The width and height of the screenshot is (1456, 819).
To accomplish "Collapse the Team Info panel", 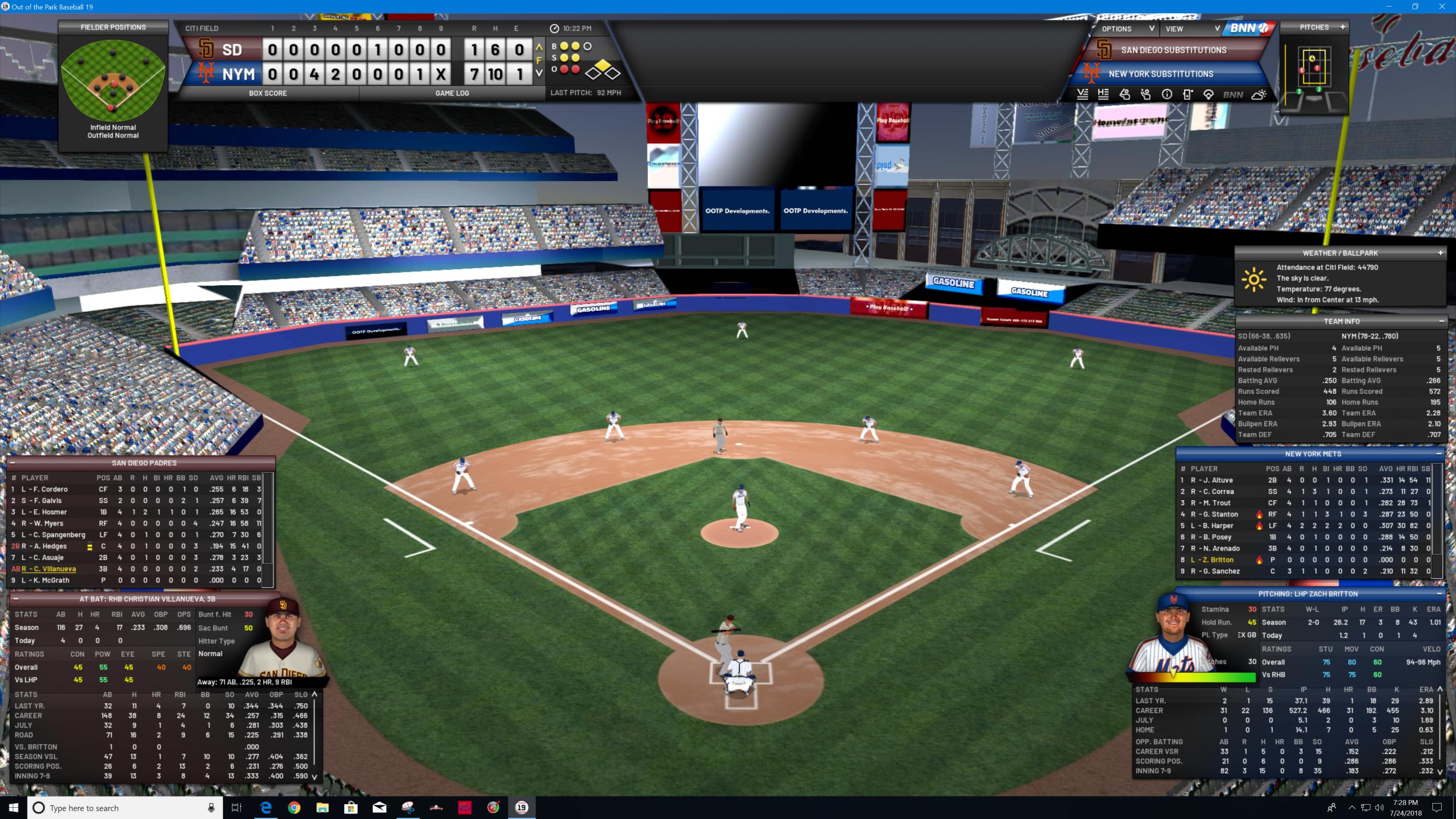I will click(1441, 321).
